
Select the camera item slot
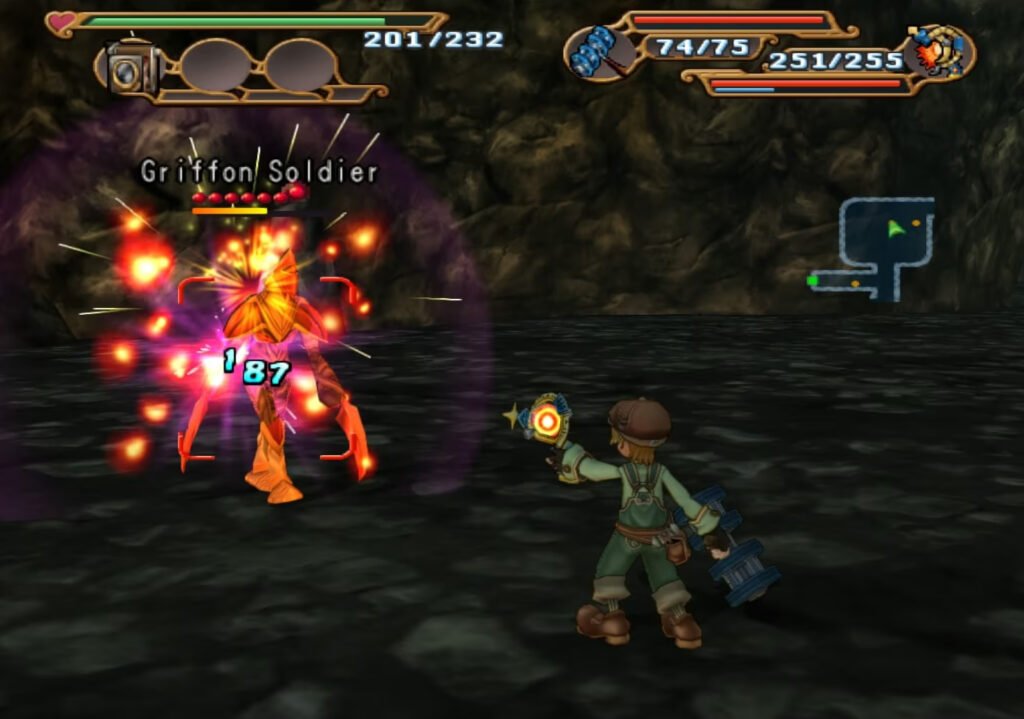click(127, 70)
